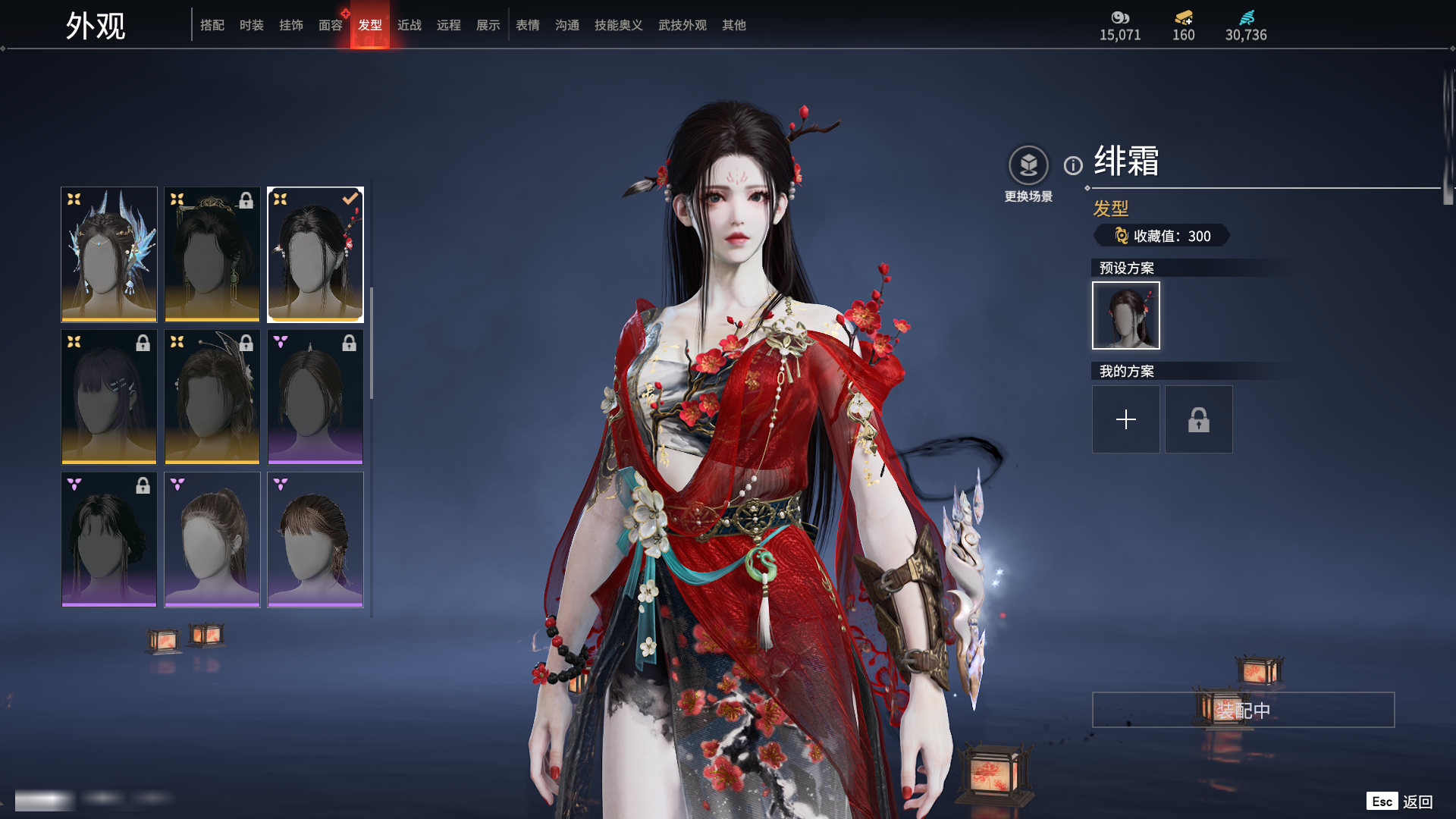
Task: Add a new 我的方案 custom slot
Action: coord(1126,419)
